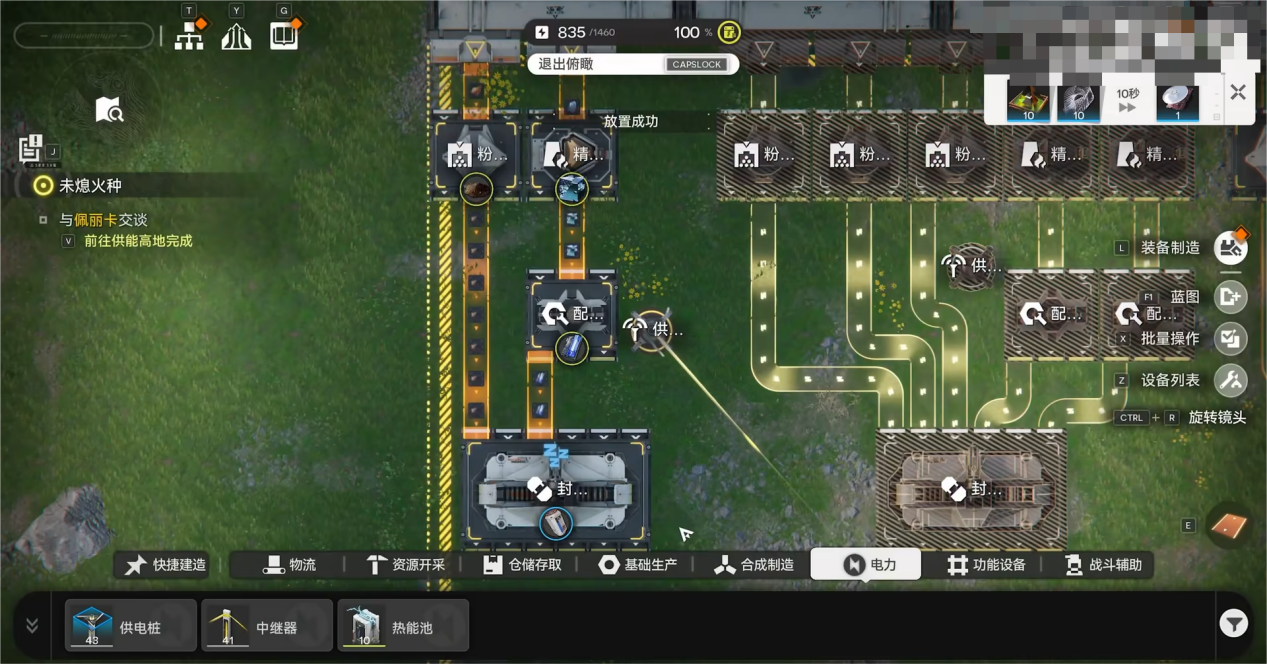The image size is (1267, 664).
Task: Open the 战斗辅助 combat support tab
Action: coord(1103,565)
